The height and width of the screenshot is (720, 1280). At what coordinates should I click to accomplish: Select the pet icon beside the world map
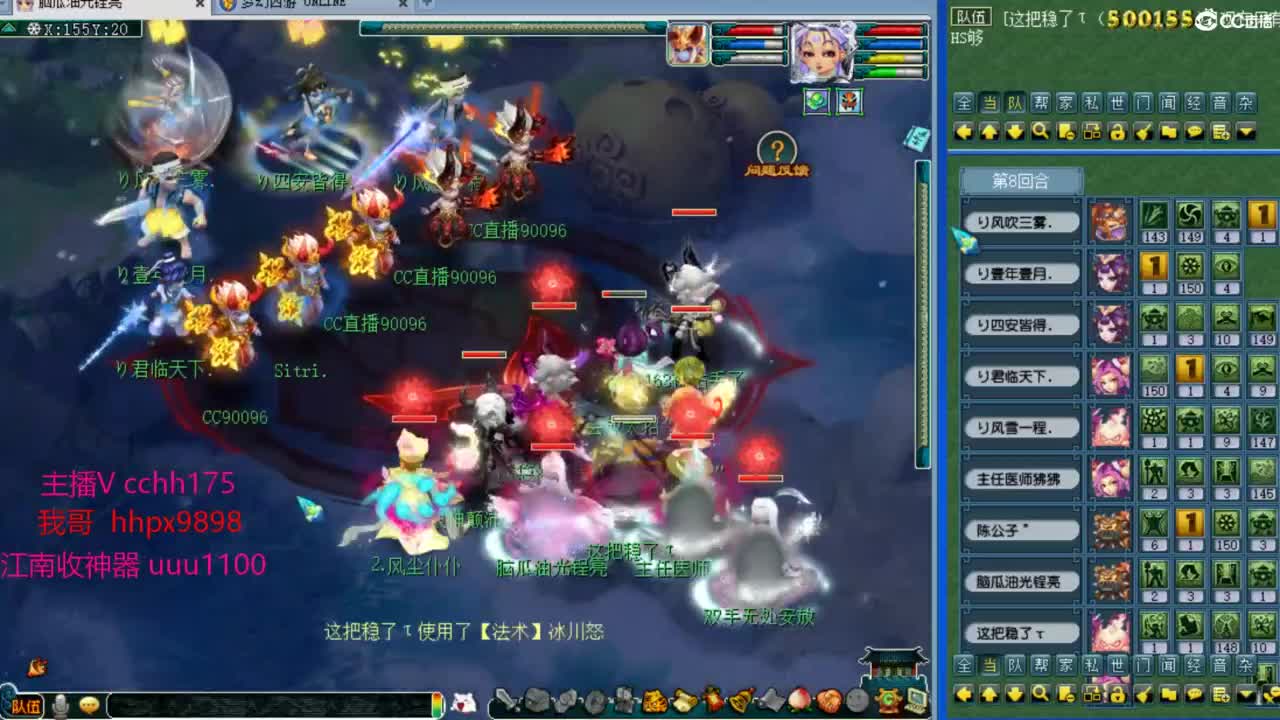click(850, 102)
